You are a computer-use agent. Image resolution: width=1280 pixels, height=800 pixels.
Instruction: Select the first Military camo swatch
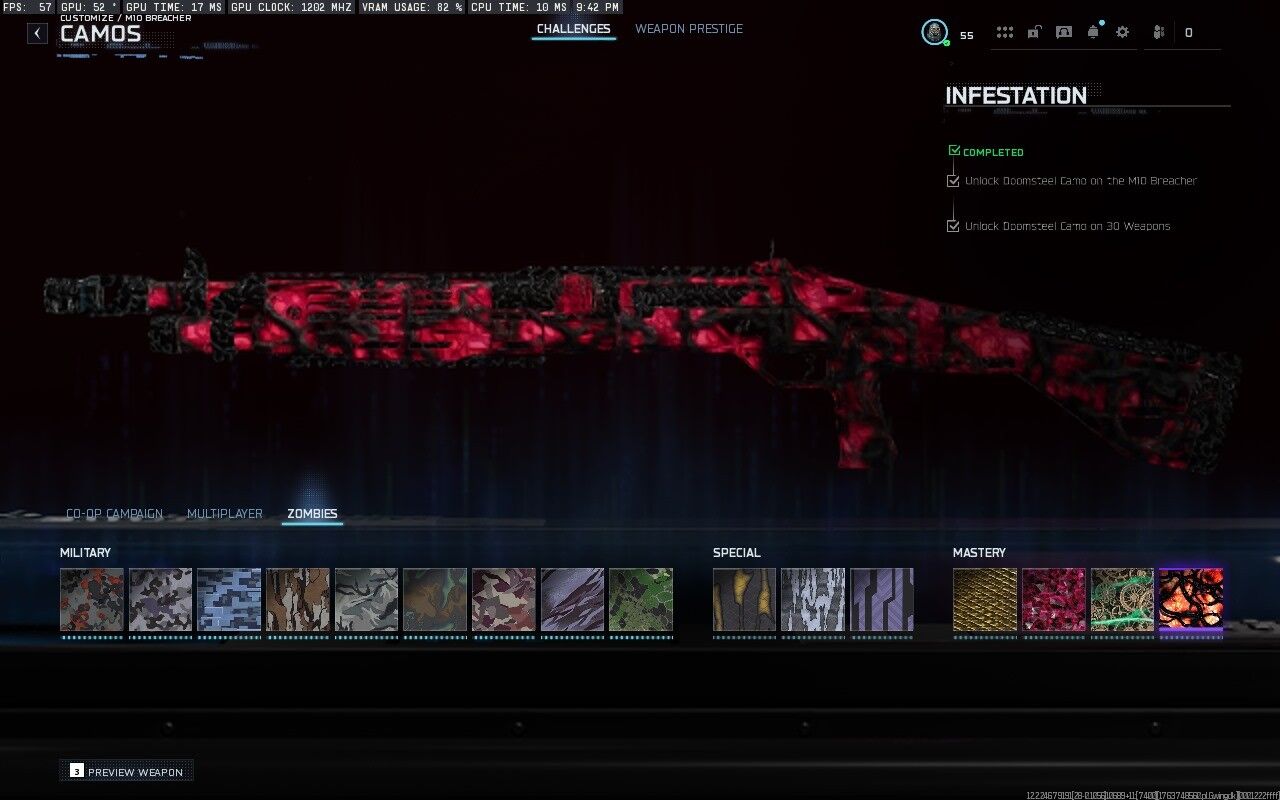pos(91,600)
